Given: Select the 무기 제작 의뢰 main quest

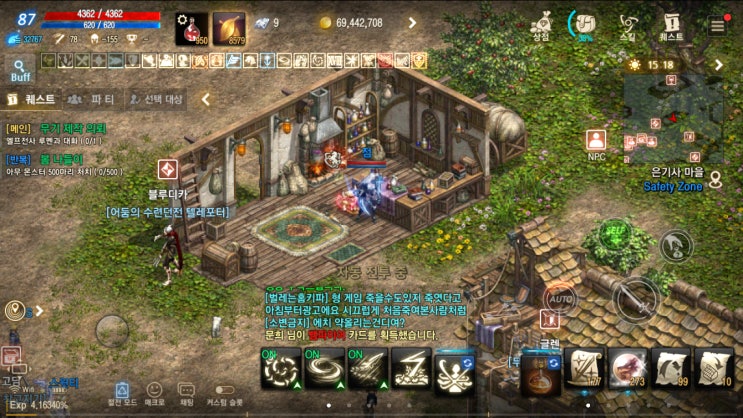Looking at the screenshot, I should tap(70, 129).
